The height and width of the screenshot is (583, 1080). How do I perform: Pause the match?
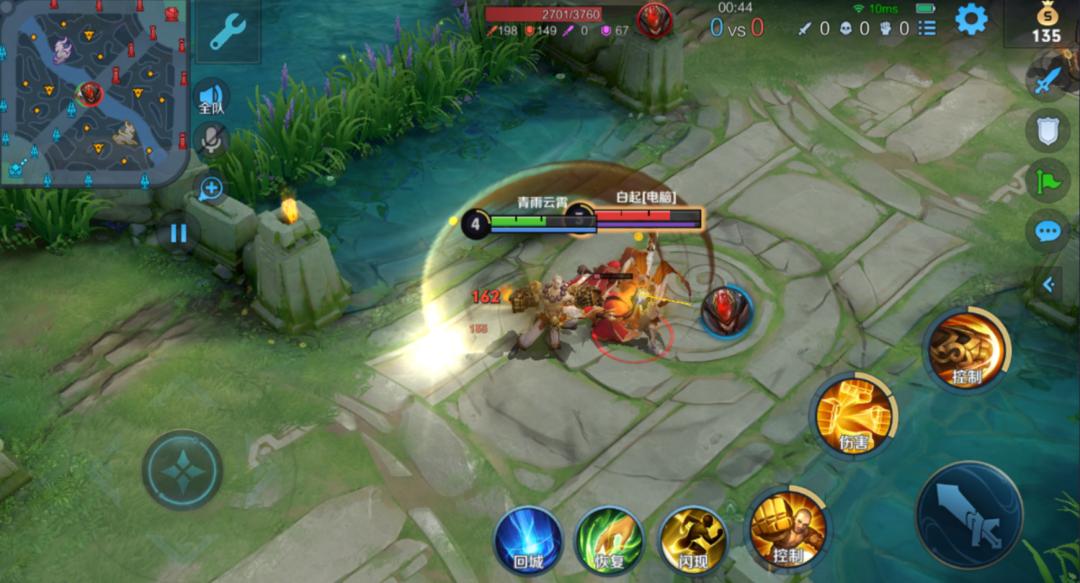(x=178, y=234)
